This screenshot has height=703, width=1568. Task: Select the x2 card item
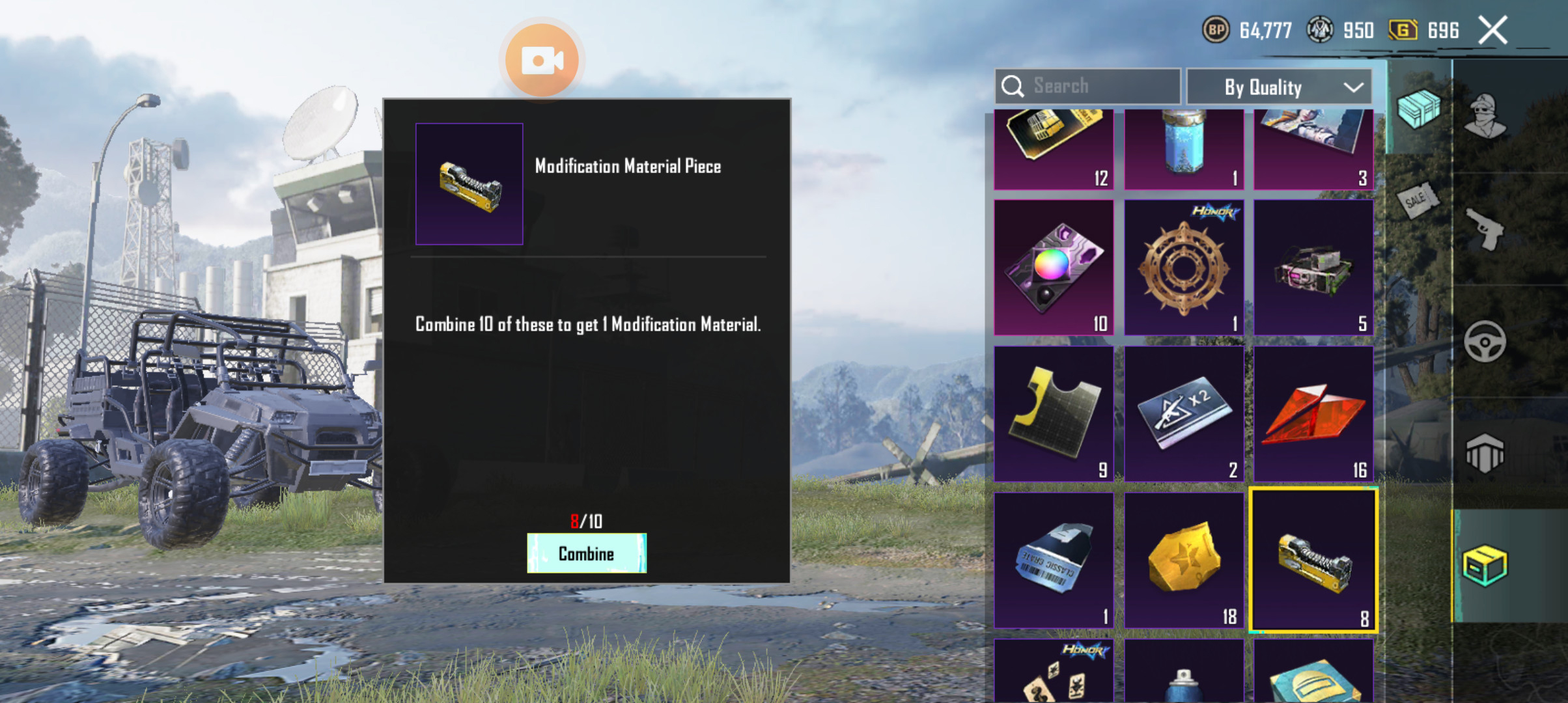(x=1183, y=414)
